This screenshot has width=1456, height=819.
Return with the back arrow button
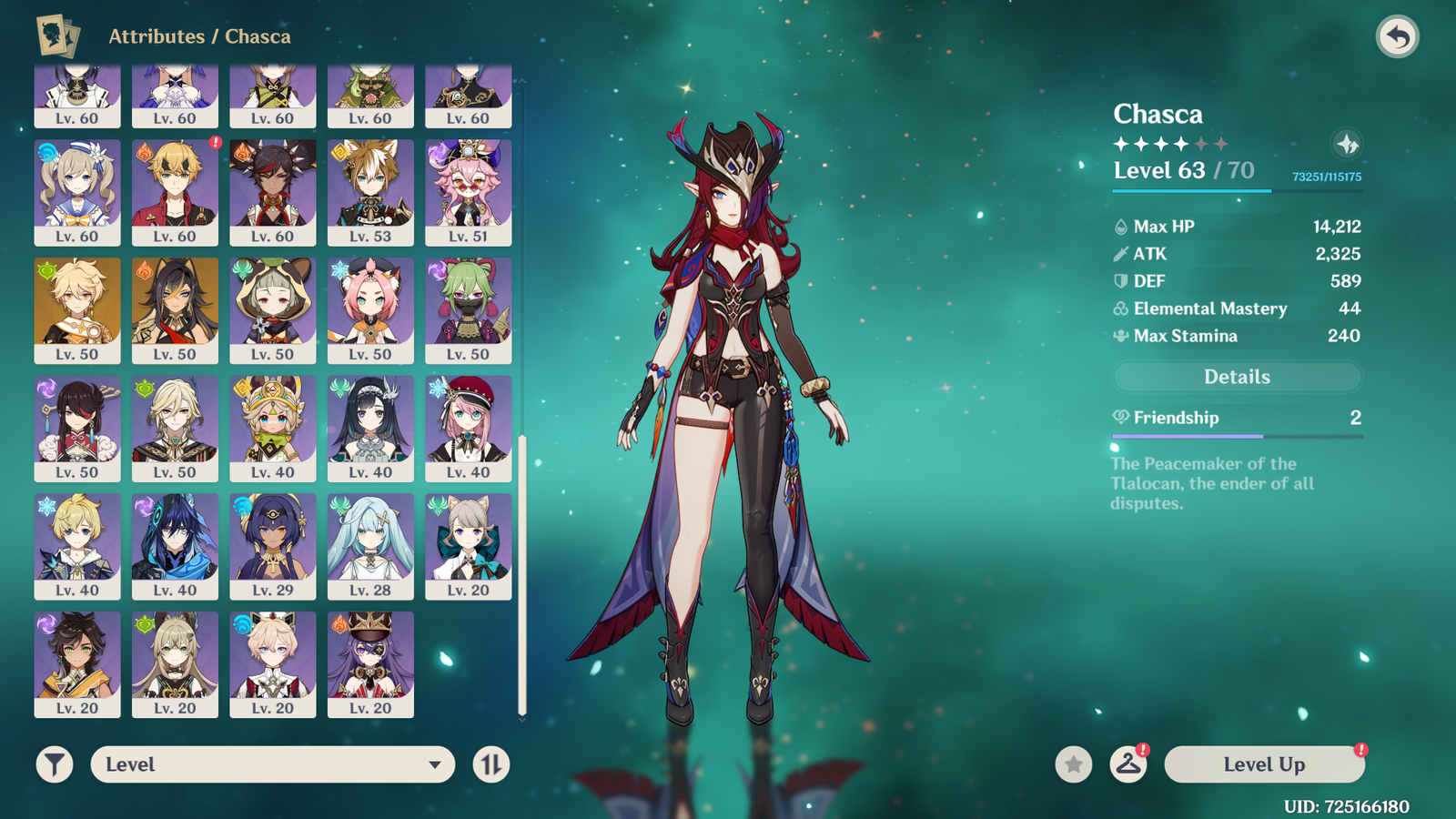click(1397, 37)
